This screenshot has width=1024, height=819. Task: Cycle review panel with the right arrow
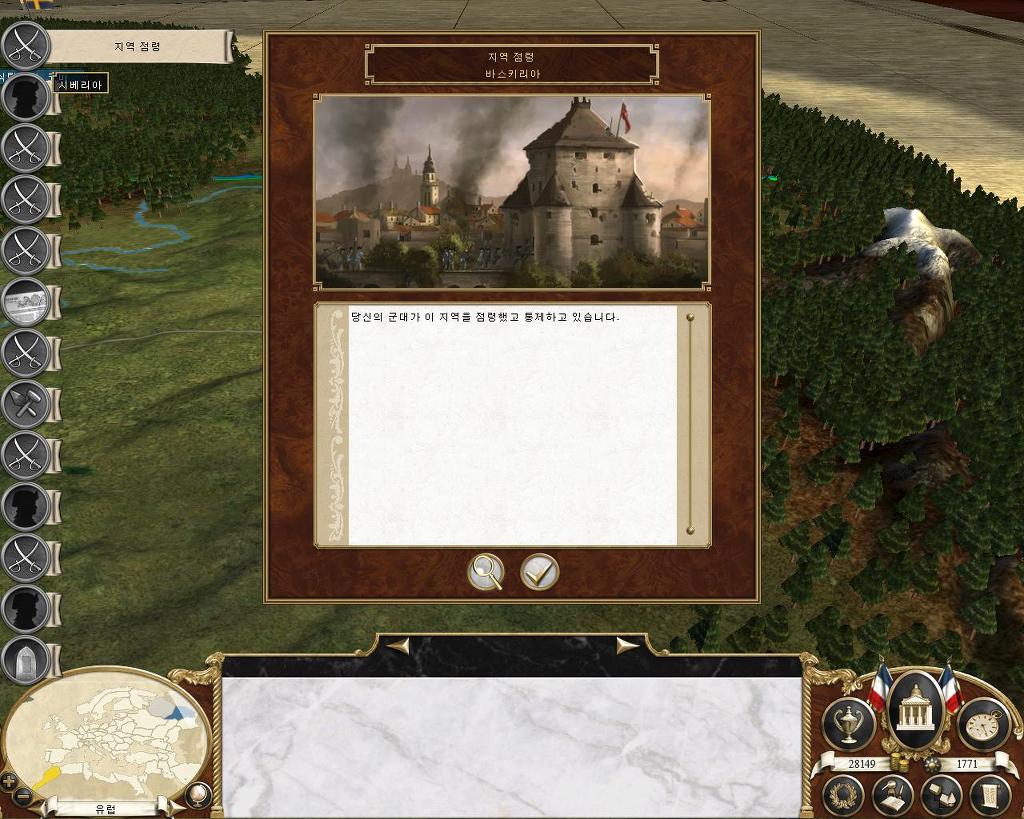tap(628, 646)
